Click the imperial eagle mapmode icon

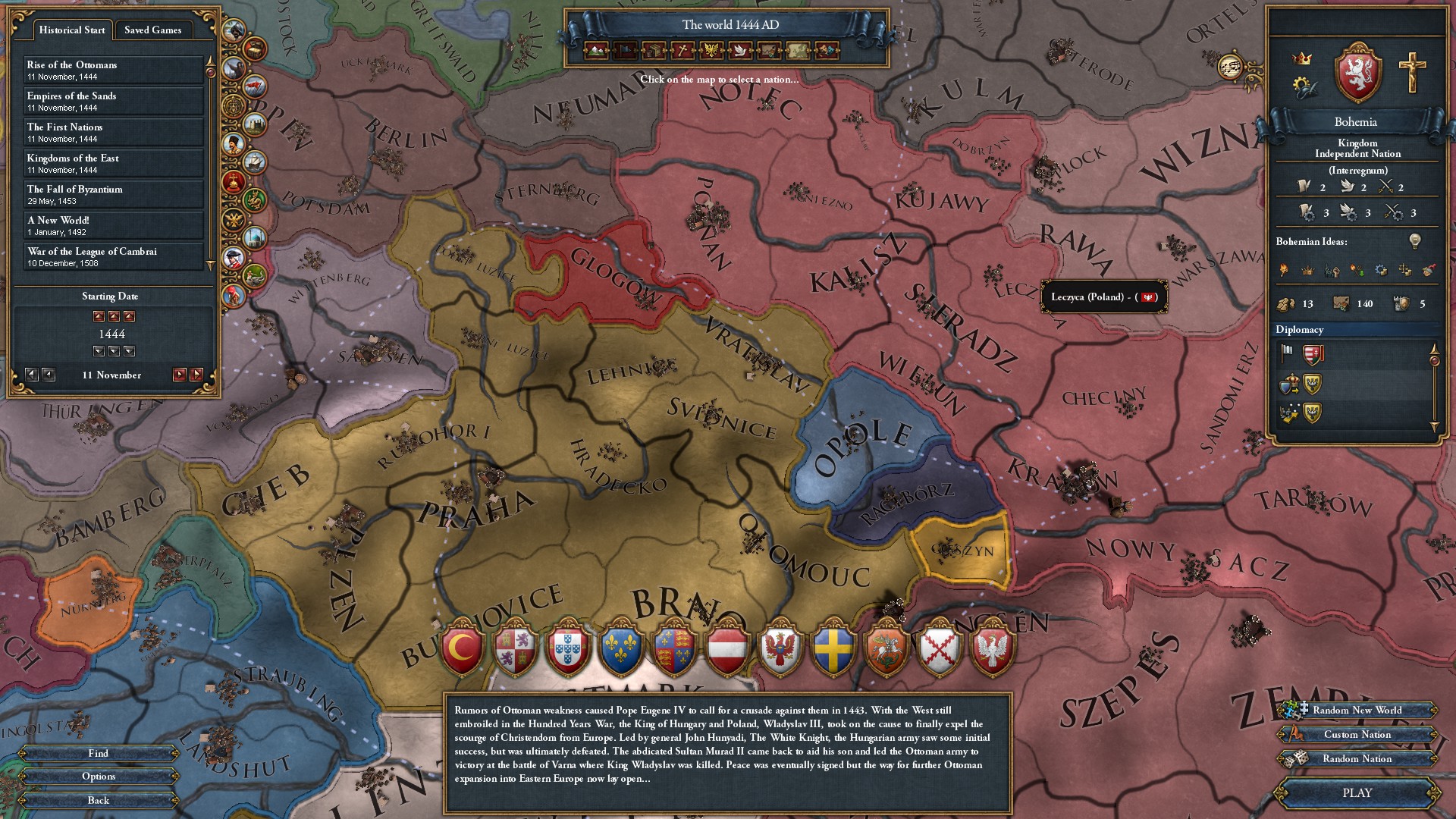(711, 52)
